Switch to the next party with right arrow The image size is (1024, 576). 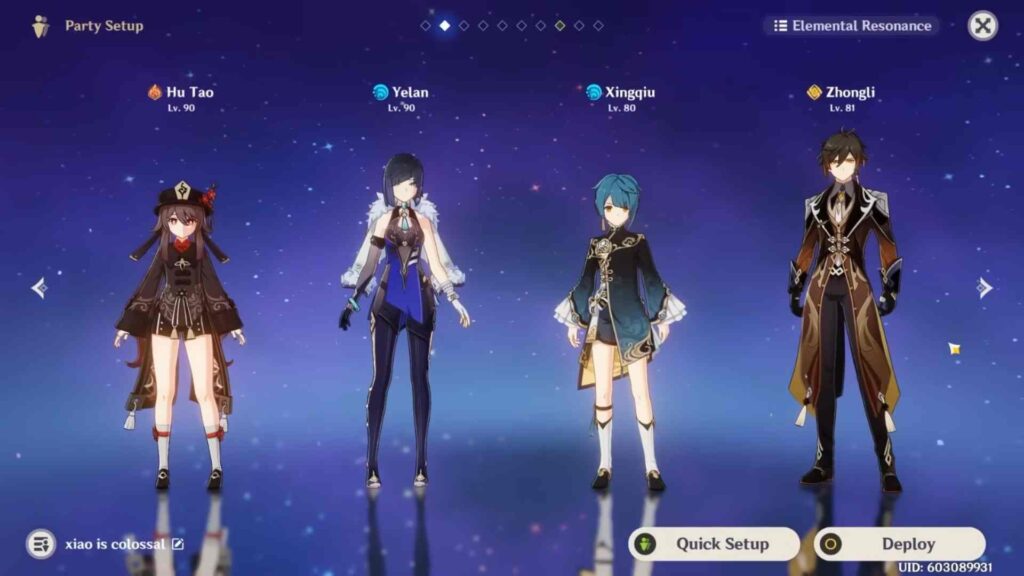coord(985,288)
